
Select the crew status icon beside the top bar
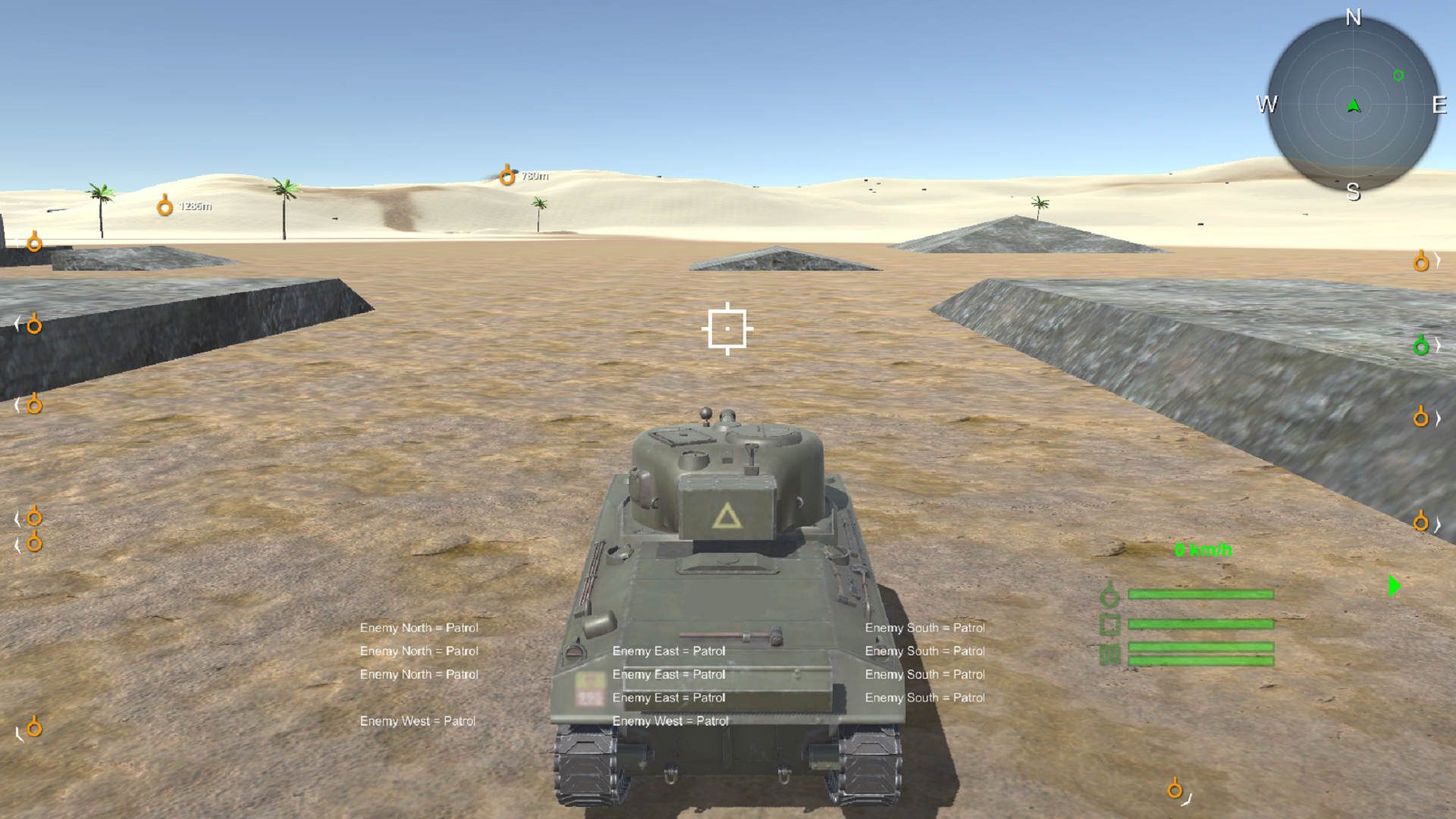pyautogui.click(x=1110, y=595)
